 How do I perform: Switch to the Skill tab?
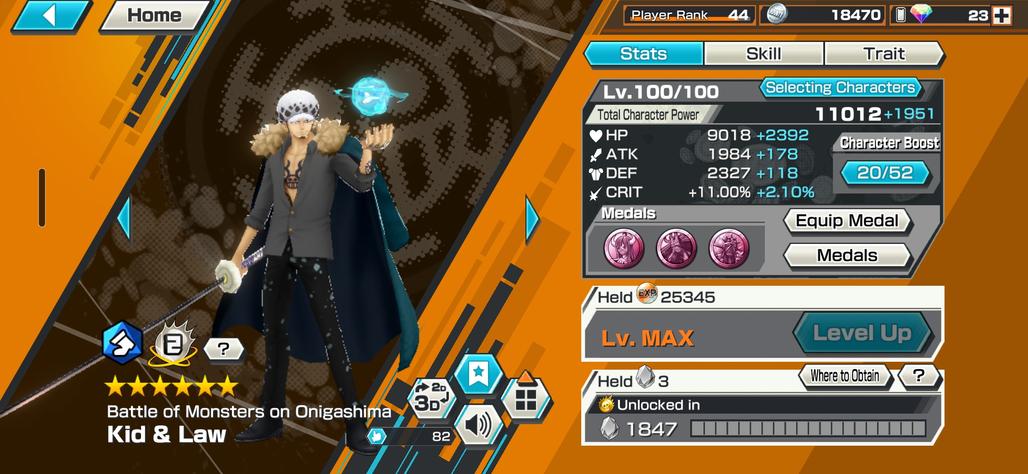[764, 54]
